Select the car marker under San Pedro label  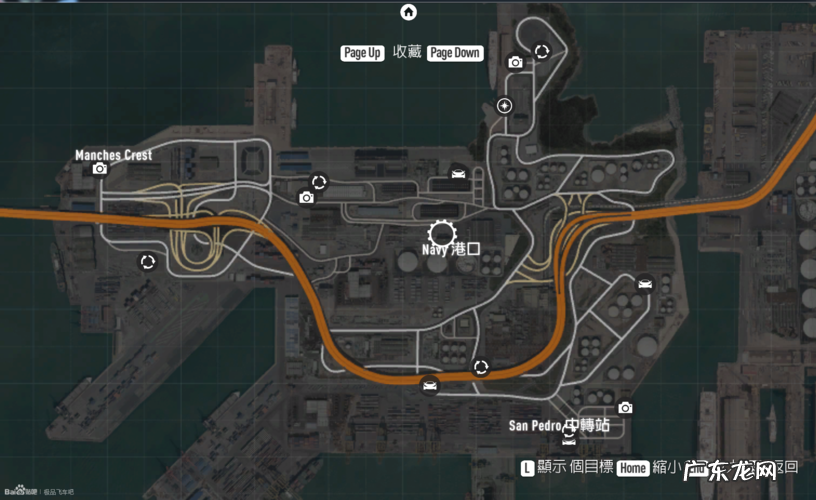[x=569, y=438]
